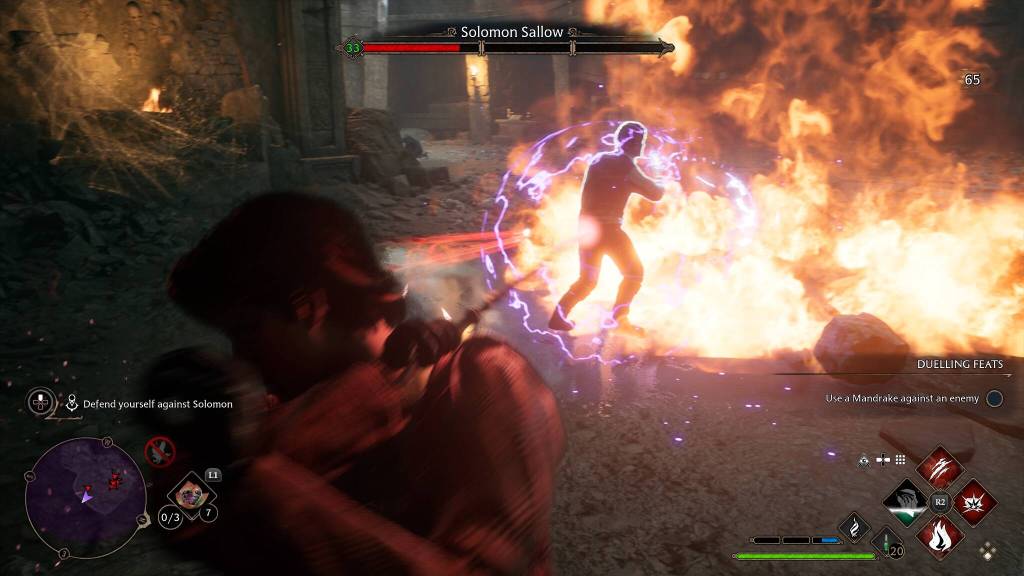Click the quest d-pad emblem icon
Viewport: 1024px width, 576px height.
pos(42,403)
